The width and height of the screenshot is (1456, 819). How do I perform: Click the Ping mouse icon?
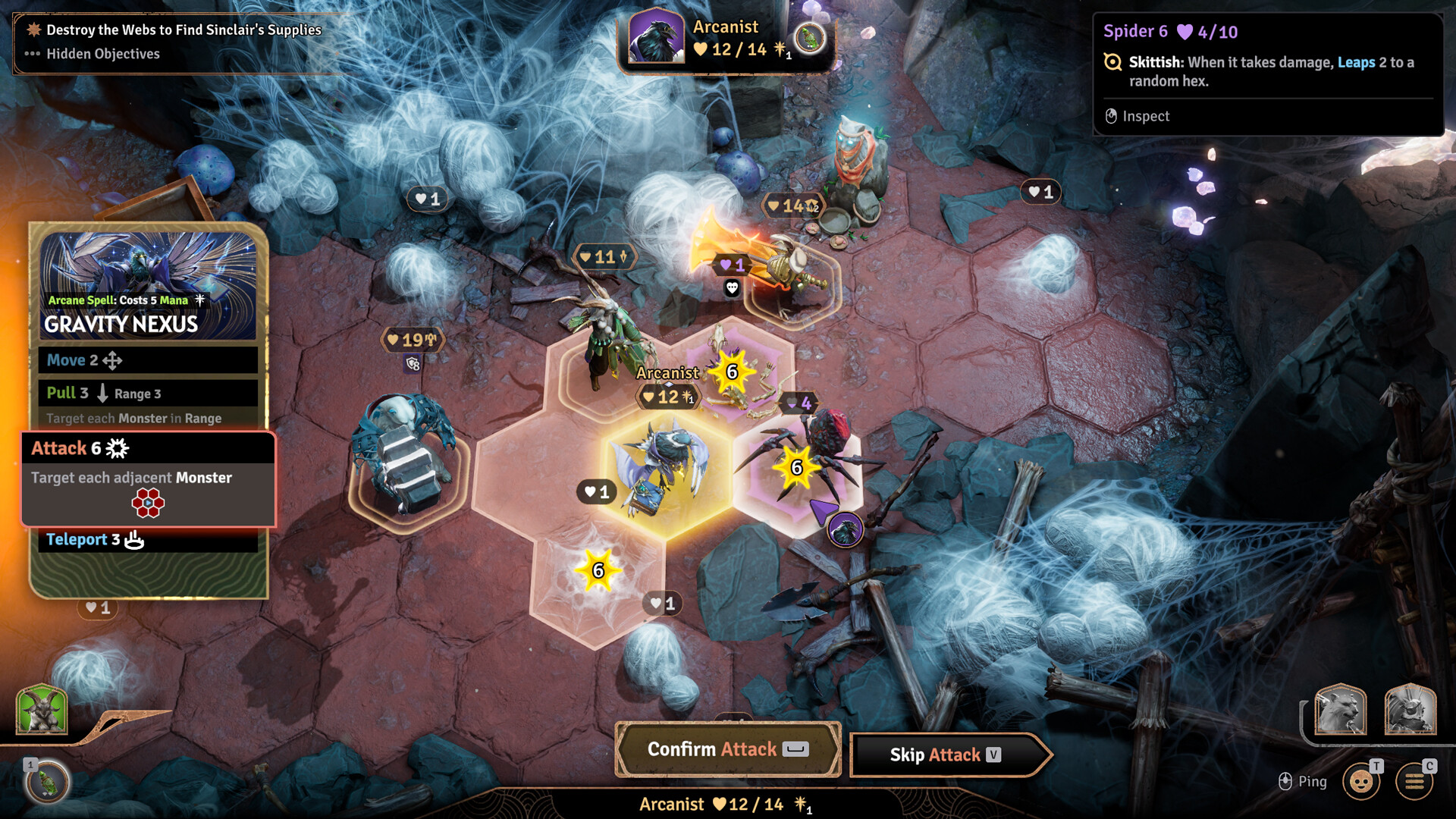[x=1285, y=780]
